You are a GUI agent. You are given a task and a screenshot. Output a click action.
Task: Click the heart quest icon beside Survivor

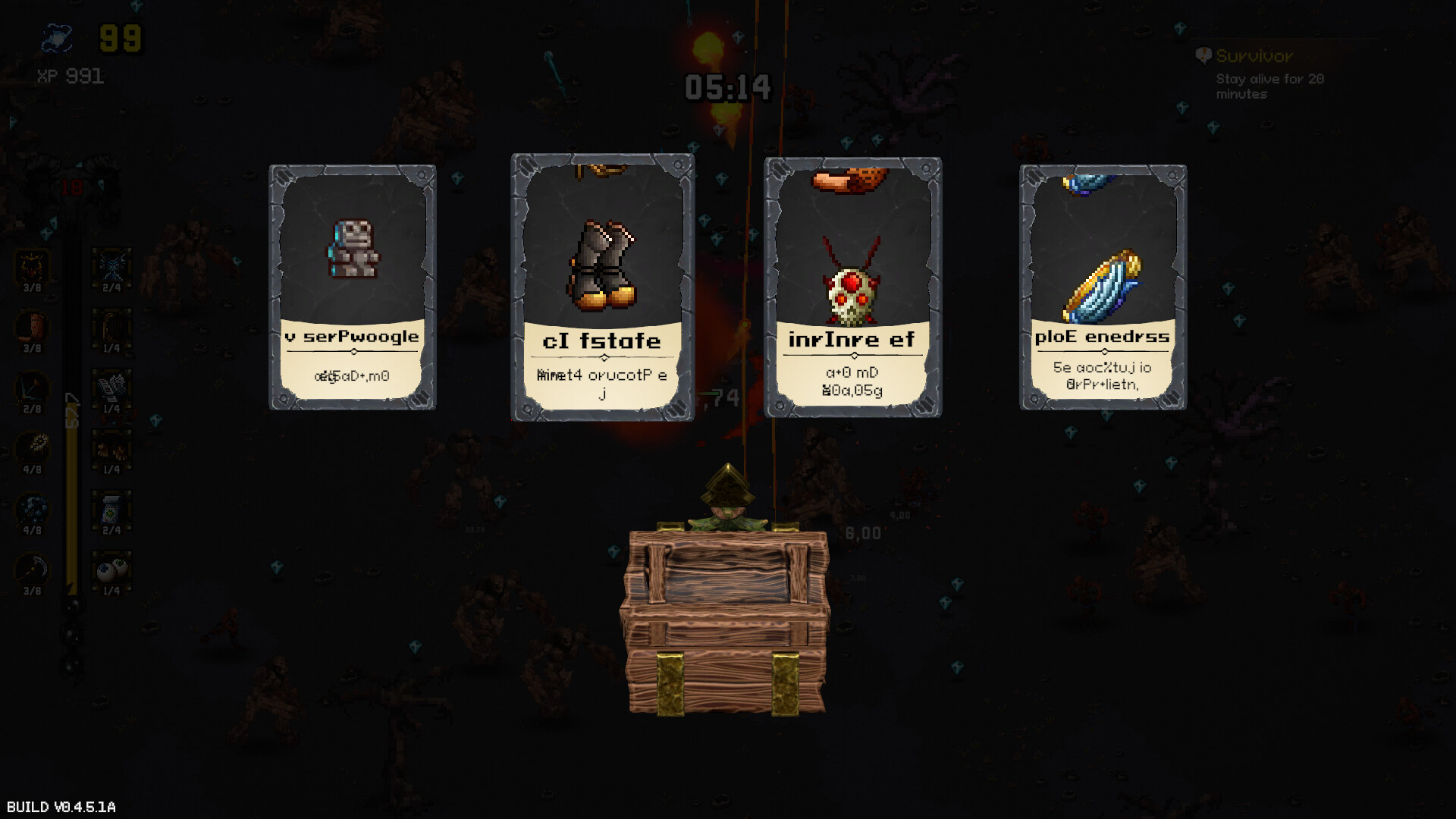tap(1203, 55)
